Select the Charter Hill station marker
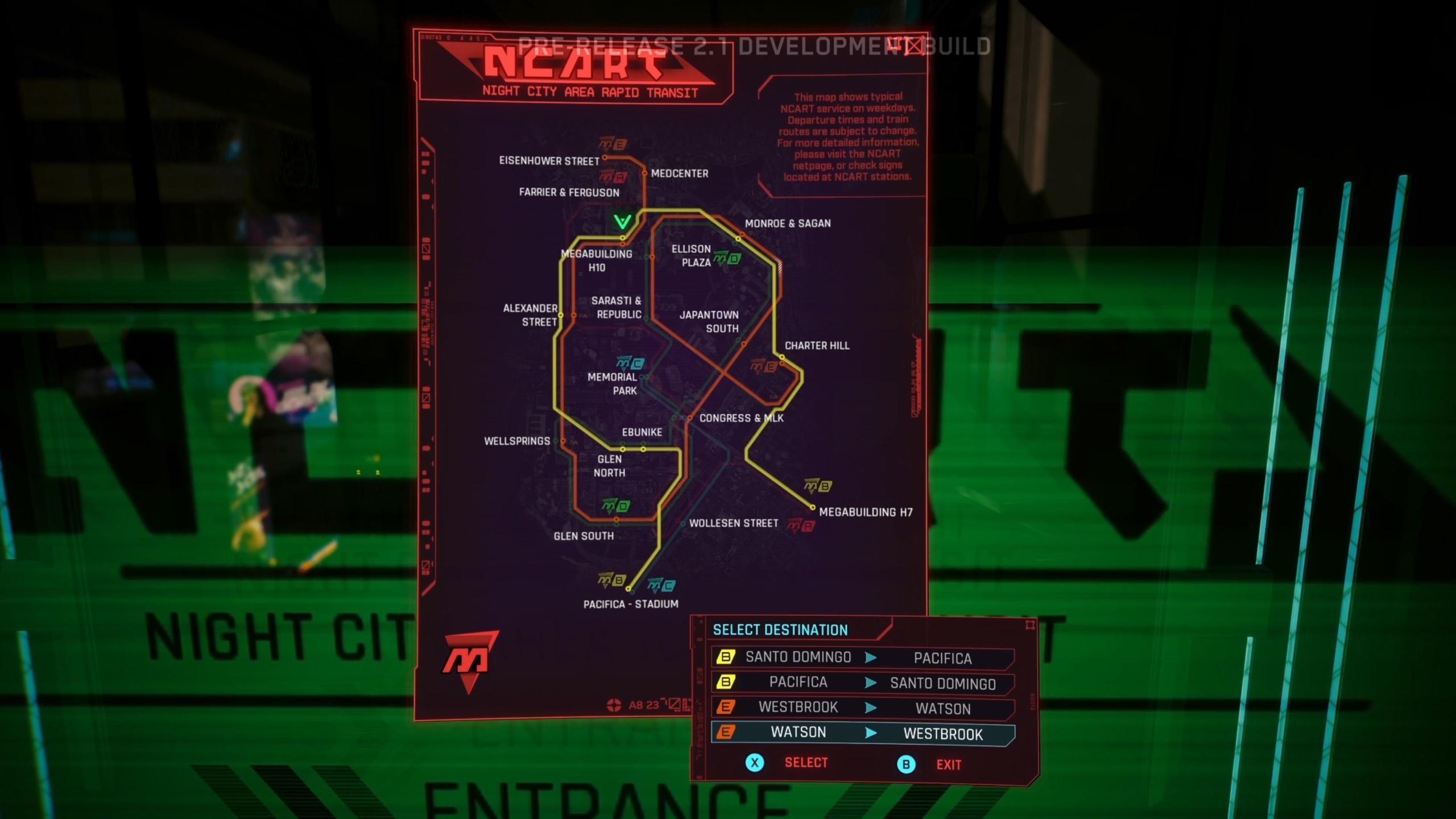 (x=782, y=357)
